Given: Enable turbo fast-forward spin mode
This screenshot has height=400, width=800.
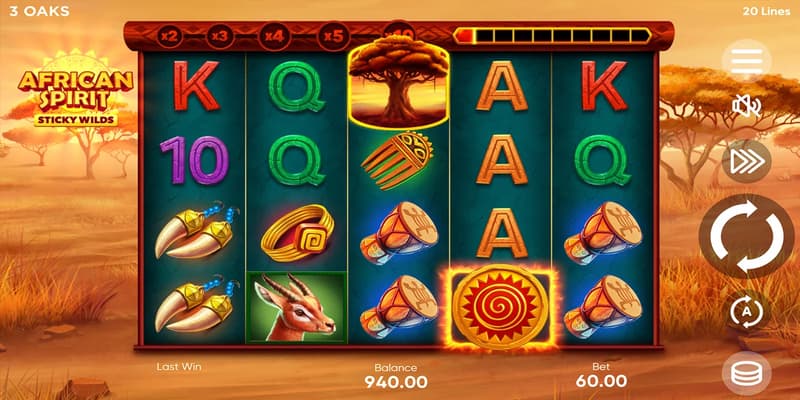Looking at the screenshot, I should coord(747,160).
